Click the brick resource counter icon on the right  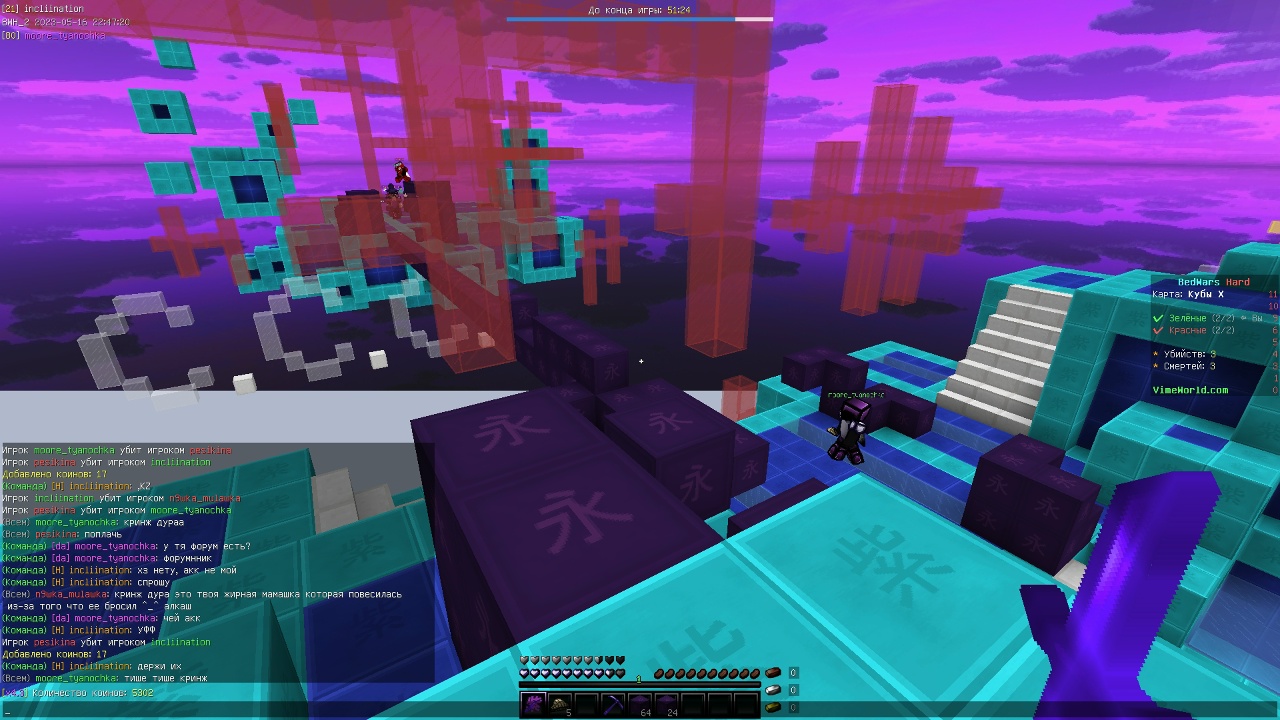(772, 673)
